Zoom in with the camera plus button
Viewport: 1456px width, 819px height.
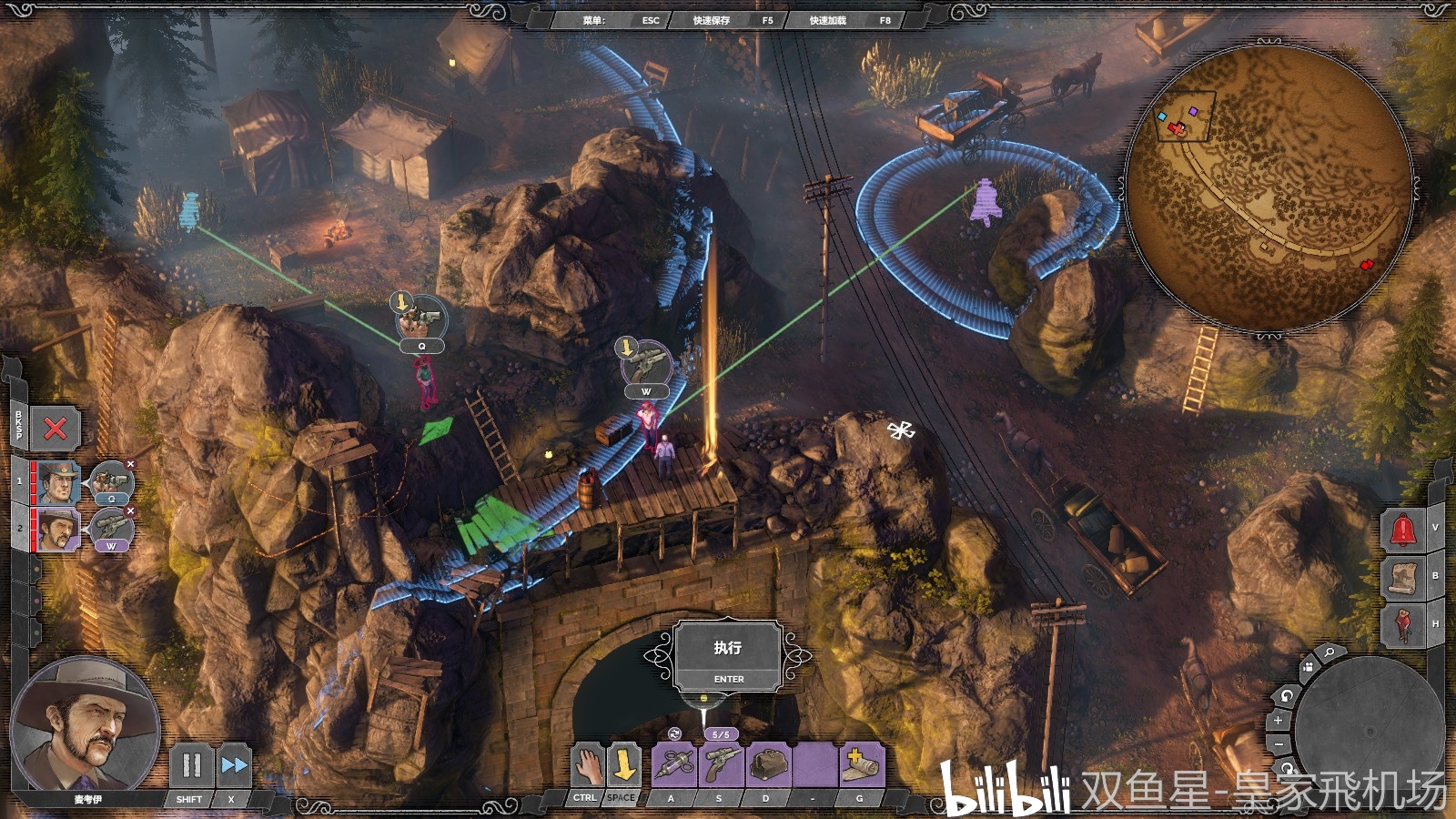(x=1278, y=721)
